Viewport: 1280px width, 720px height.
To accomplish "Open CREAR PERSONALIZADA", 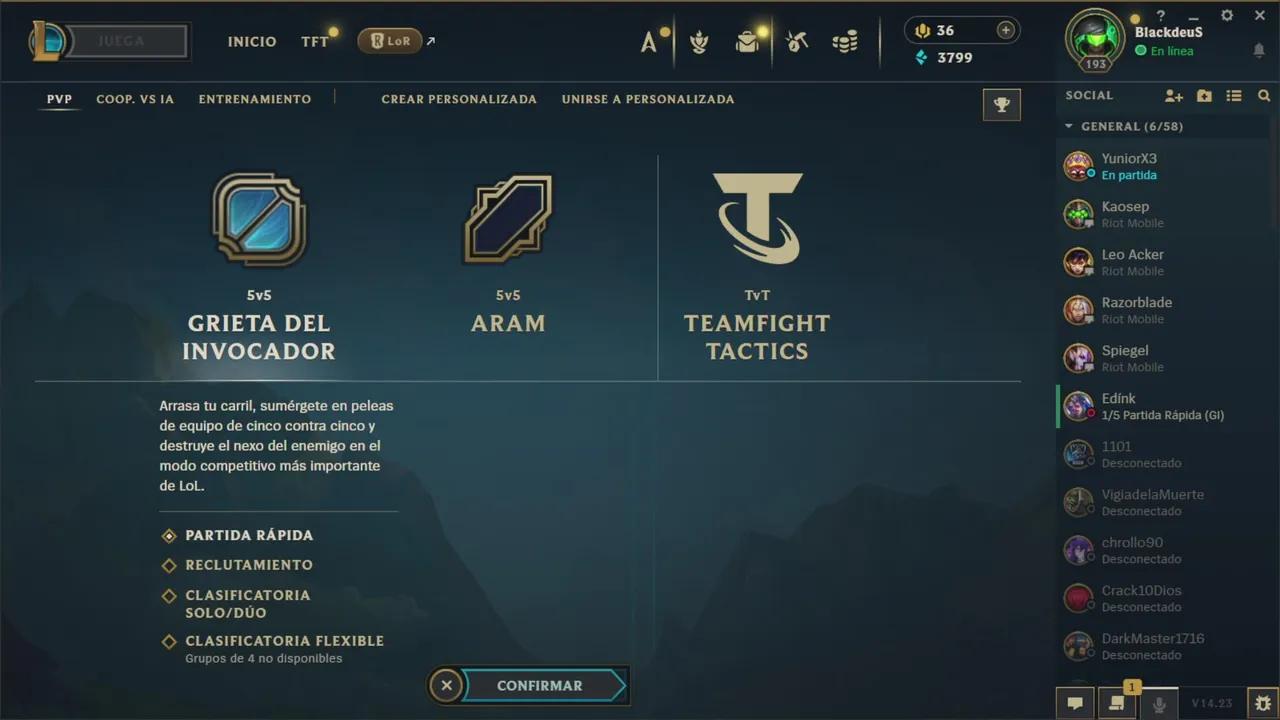I will 459,99.
